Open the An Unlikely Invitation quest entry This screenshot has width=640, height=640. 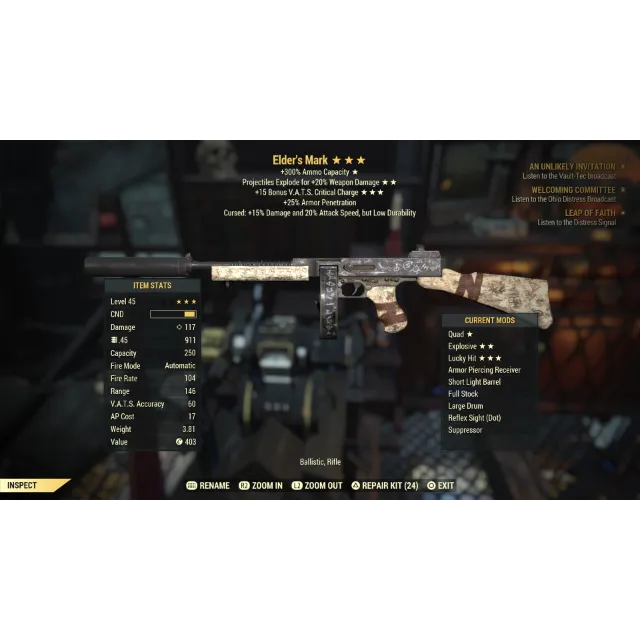tap(572, 166)
